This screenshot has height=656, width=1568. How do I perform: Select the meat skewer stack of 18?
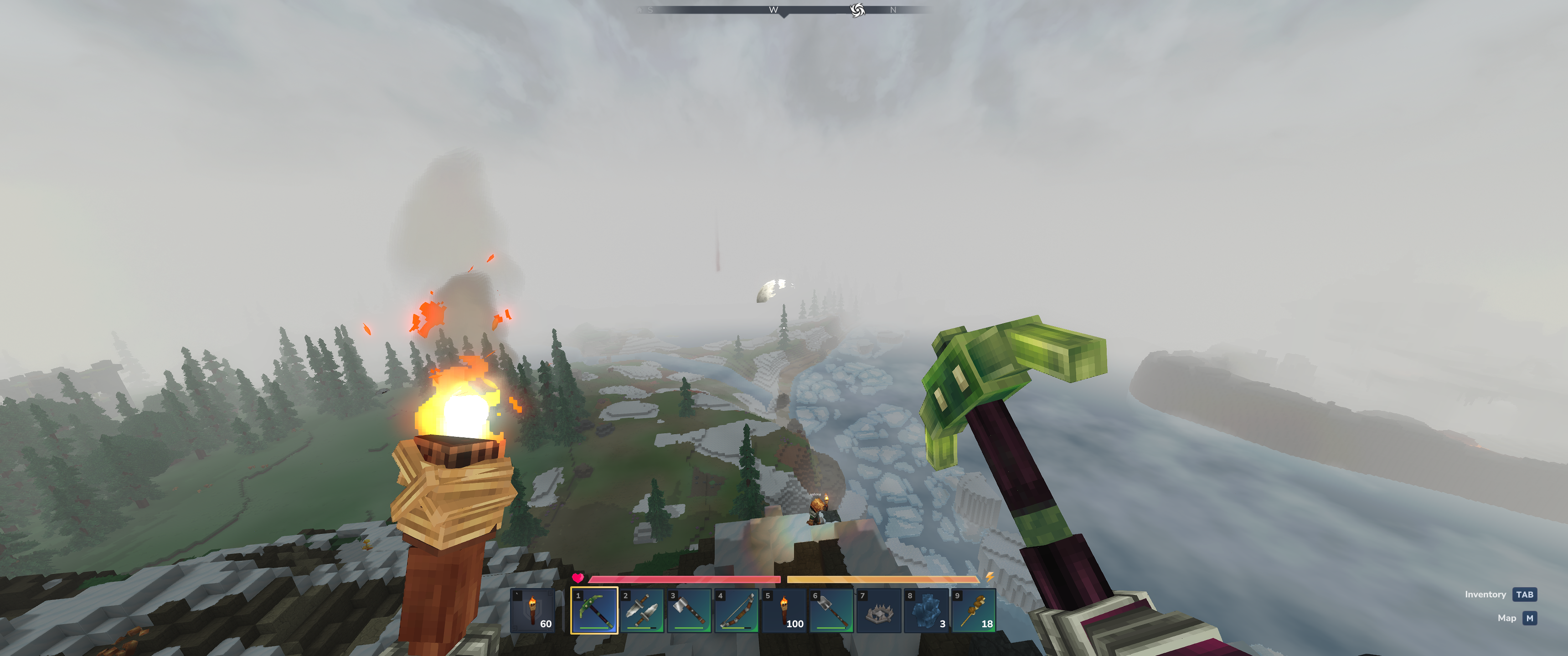coord(974,610)
